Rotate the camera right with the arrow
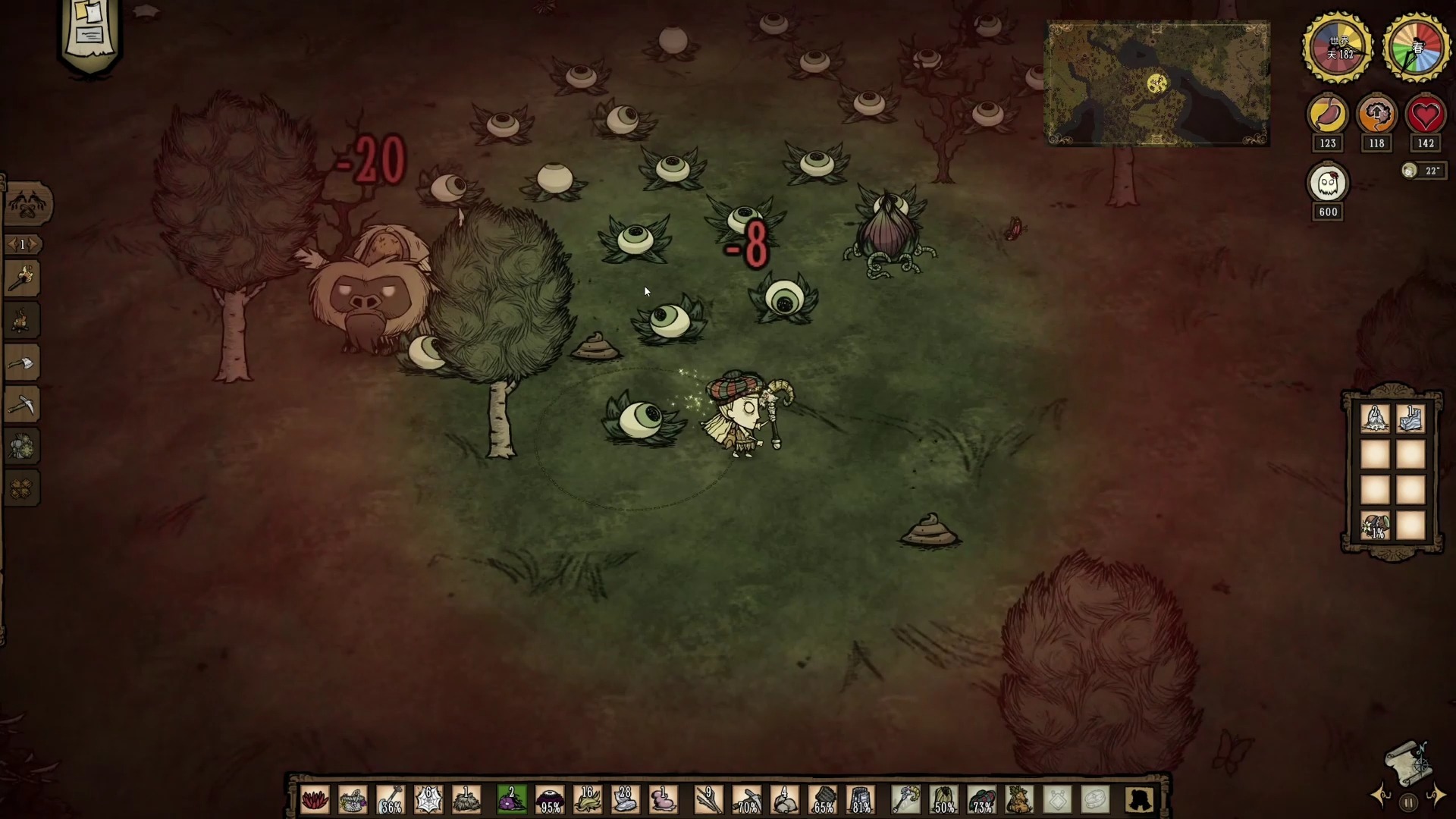 [x=1436, y=795]
